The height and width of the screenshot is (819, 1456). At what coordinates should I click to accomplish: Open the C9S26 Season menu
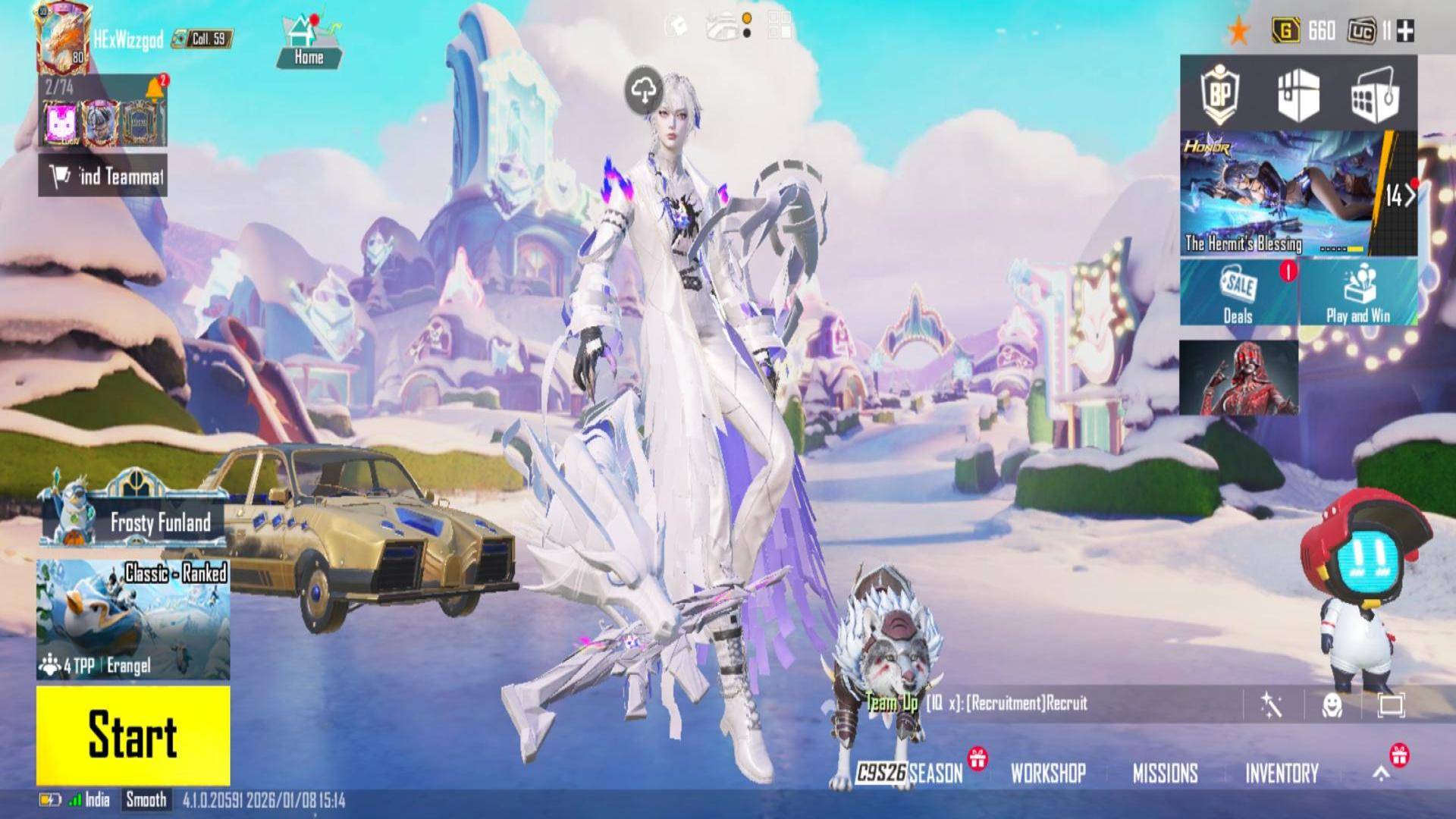910,773
